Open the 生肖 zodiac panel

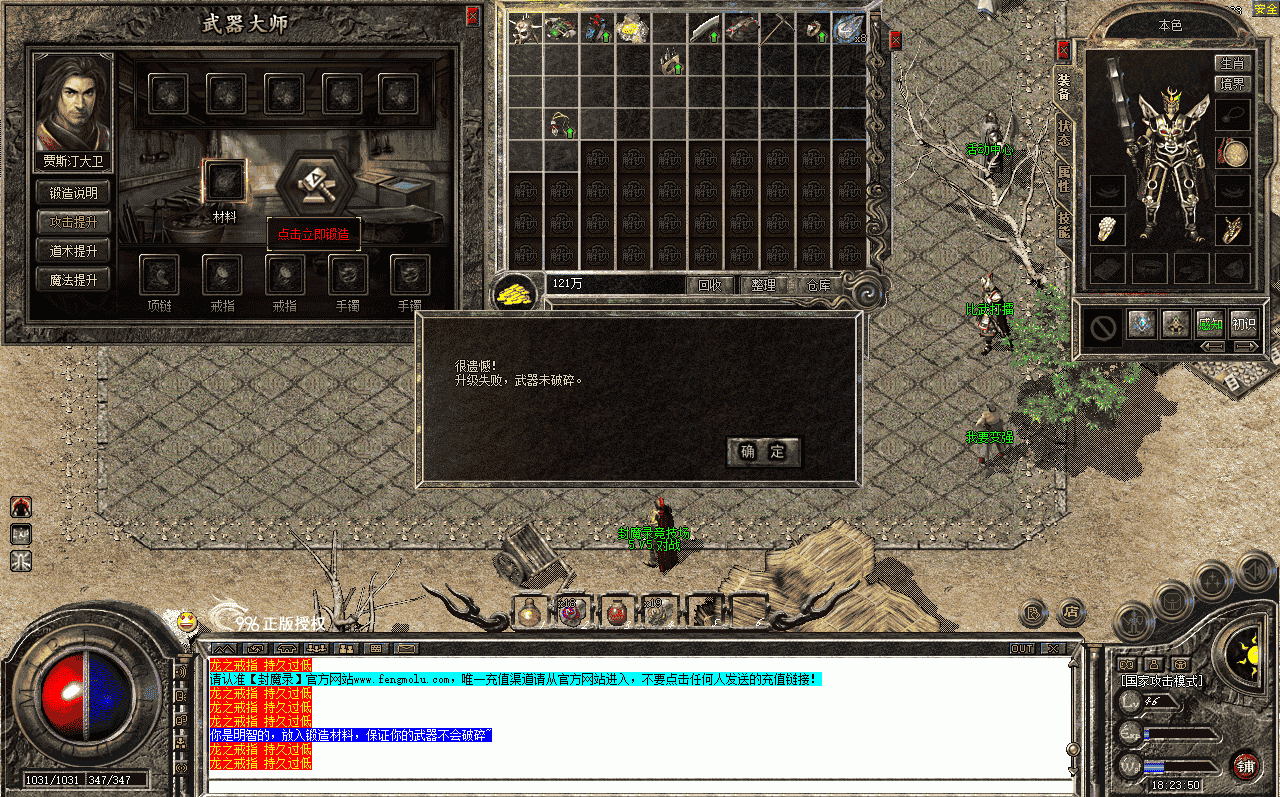click(1232, 64)
